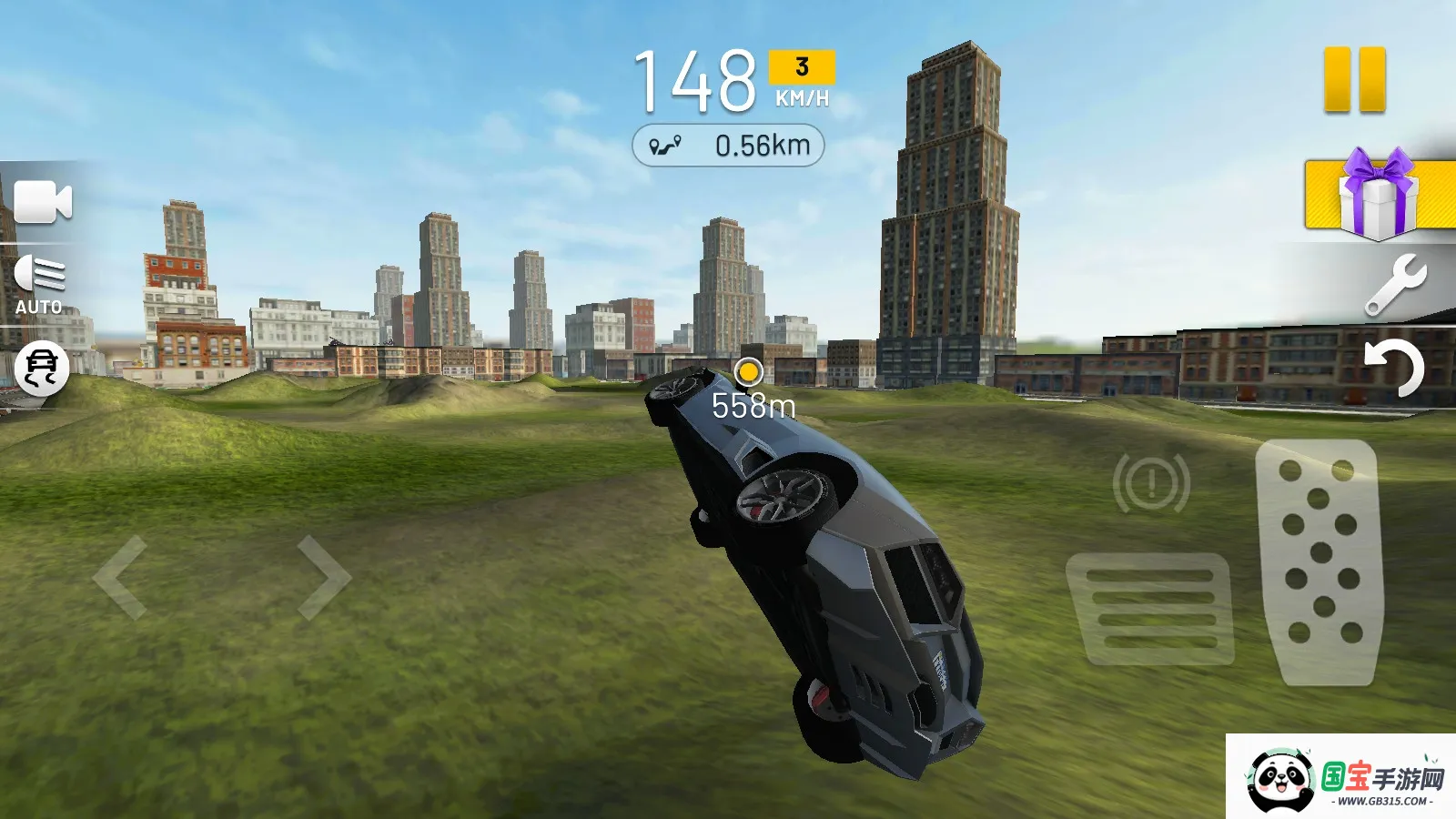The height and width of the screenshot is (819, 1456).
Task: Tap the brake pedal
Action: [1152, 610]
